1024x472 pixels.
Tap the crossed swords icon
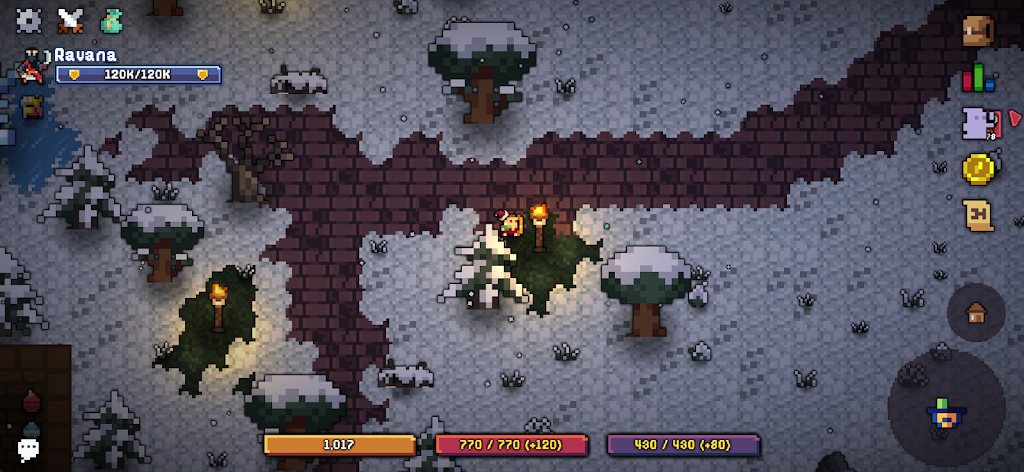70,19
